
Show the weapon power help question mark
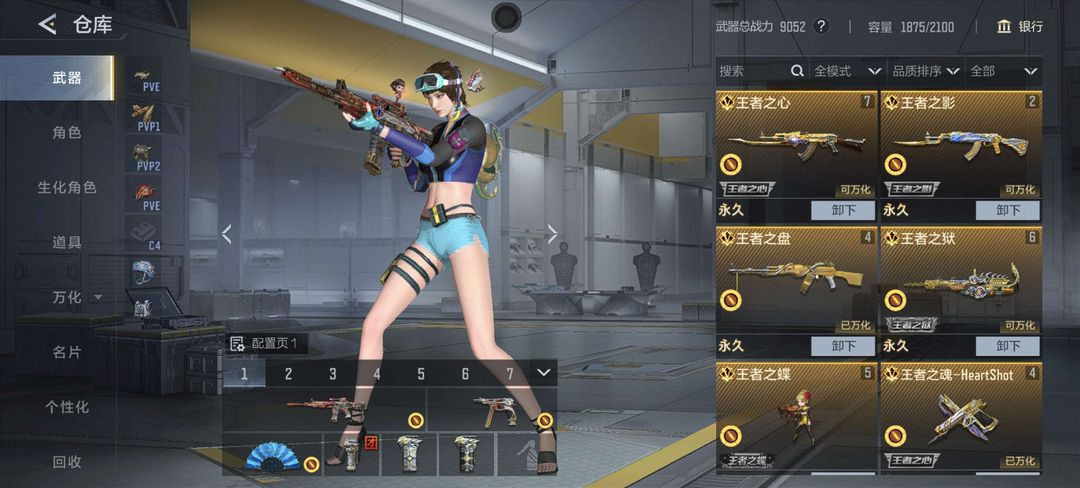click(822, 27)
